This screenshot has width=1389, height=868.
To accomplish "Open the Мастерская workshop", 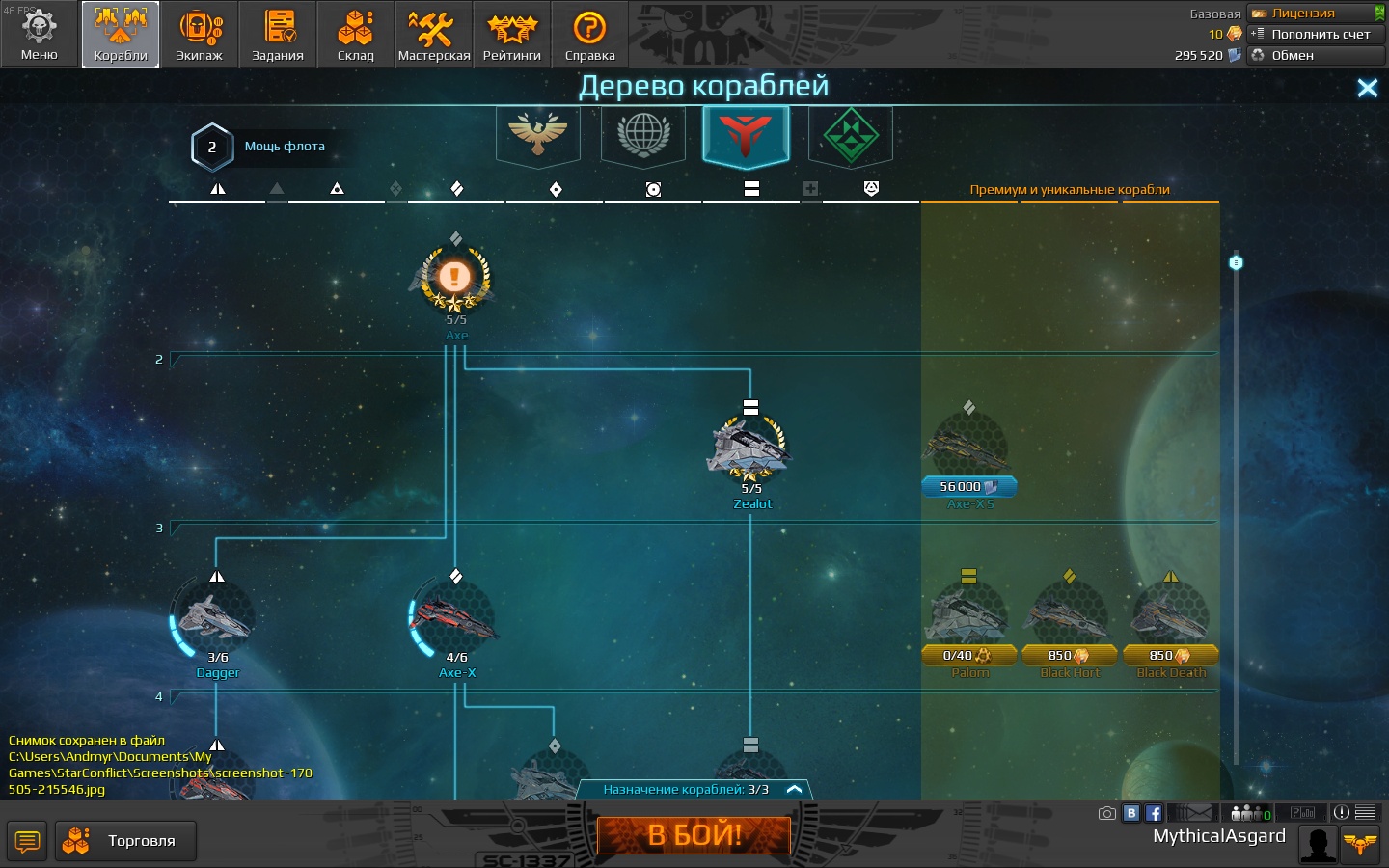I will point(434,34).
